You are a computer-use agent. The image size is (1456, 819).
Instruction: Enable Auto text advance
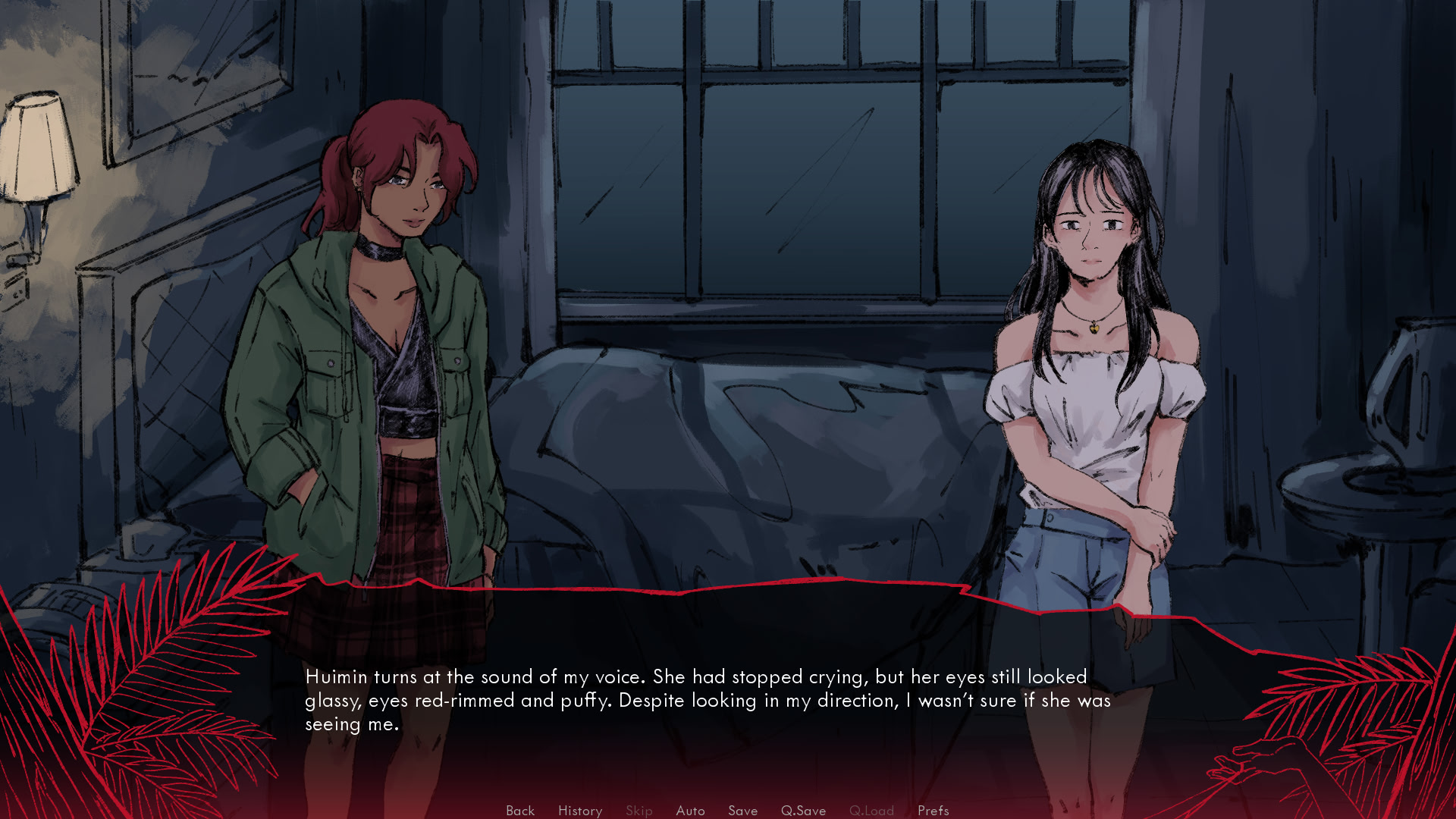(690, 810)
